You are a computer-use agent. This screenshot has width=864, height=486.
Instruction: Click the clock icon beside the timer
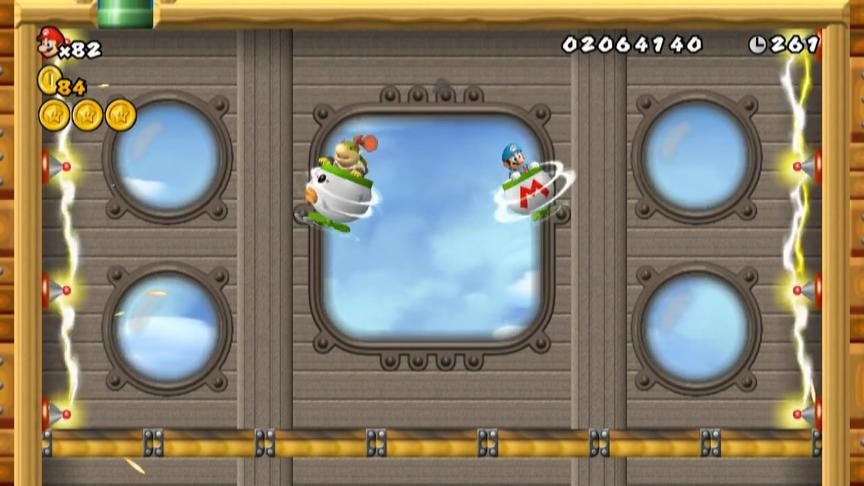tap(756, 44)
